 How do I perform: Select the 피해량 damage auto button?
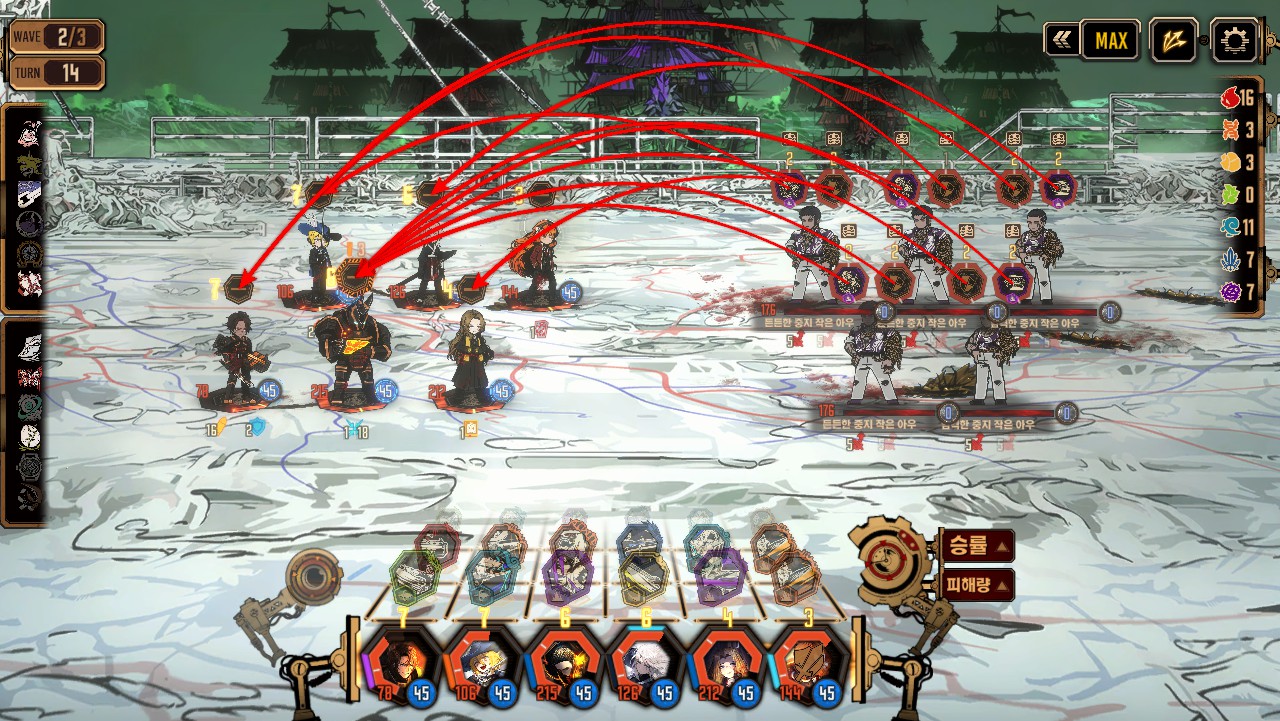(975, 585)
